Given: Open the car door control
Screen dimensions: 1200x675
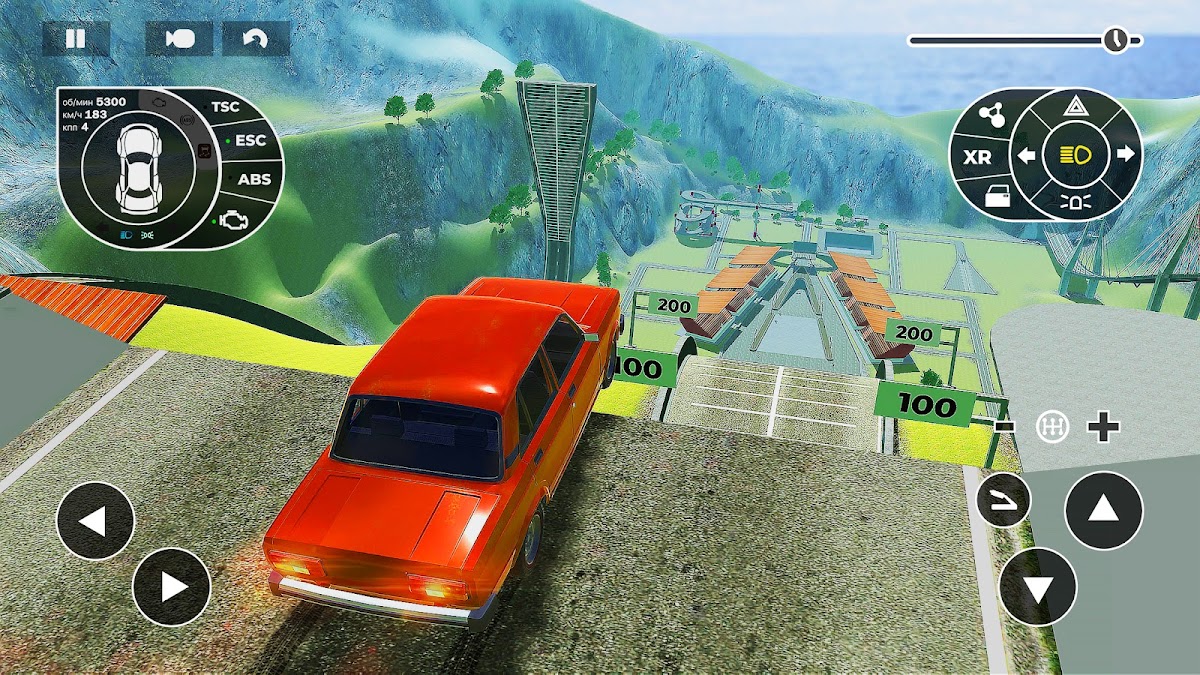Looking at the screenshot, I should [997, 197].
